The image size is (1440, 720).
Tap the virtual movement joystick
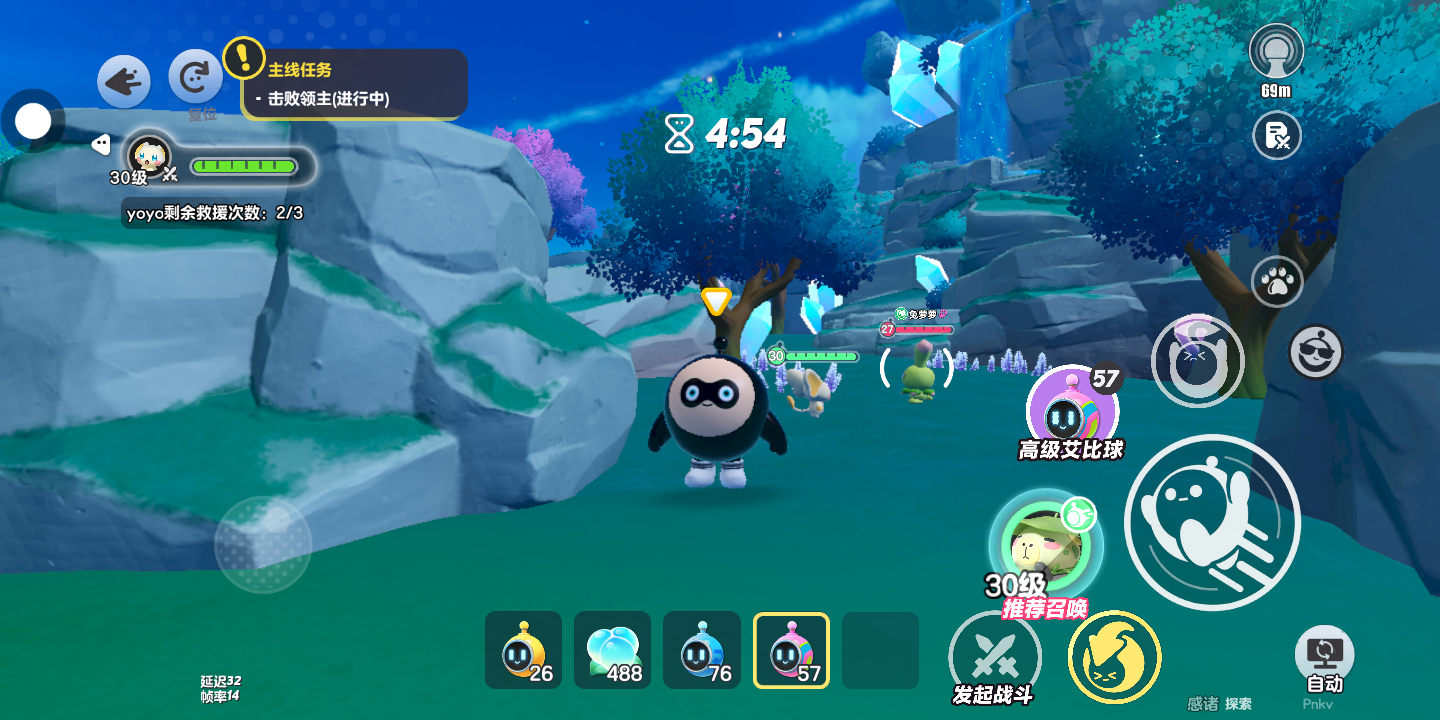click(x=263, y=545)
